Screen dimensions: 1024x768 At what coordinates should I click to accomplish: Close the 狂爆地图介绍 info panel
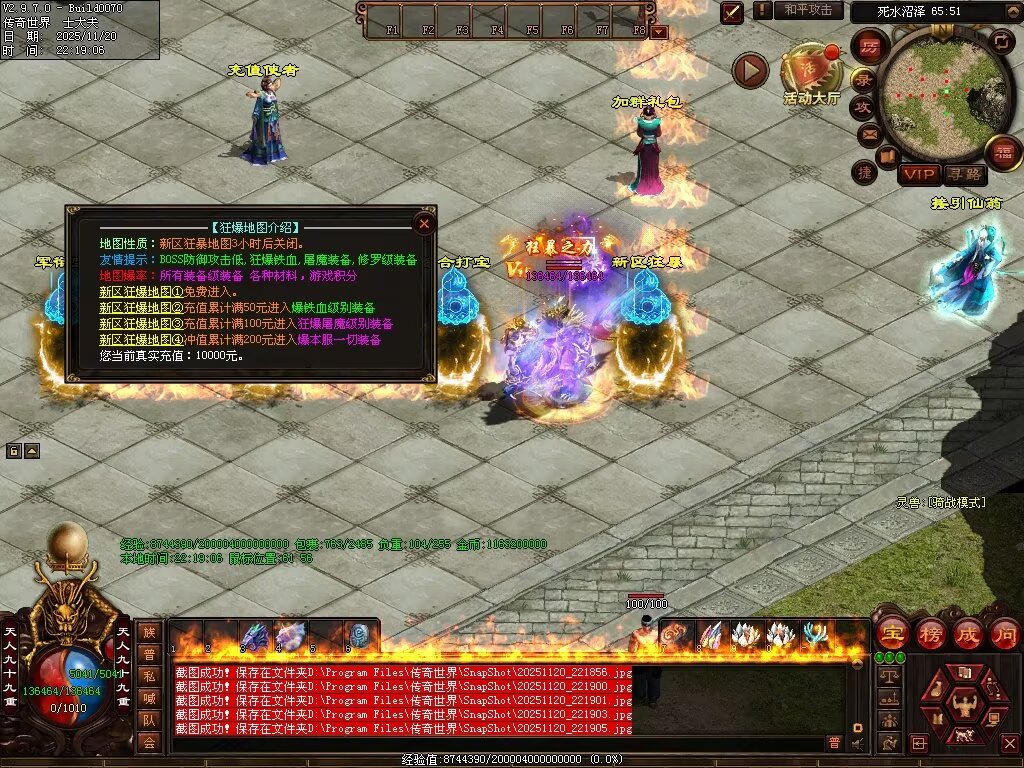[424, 224]
